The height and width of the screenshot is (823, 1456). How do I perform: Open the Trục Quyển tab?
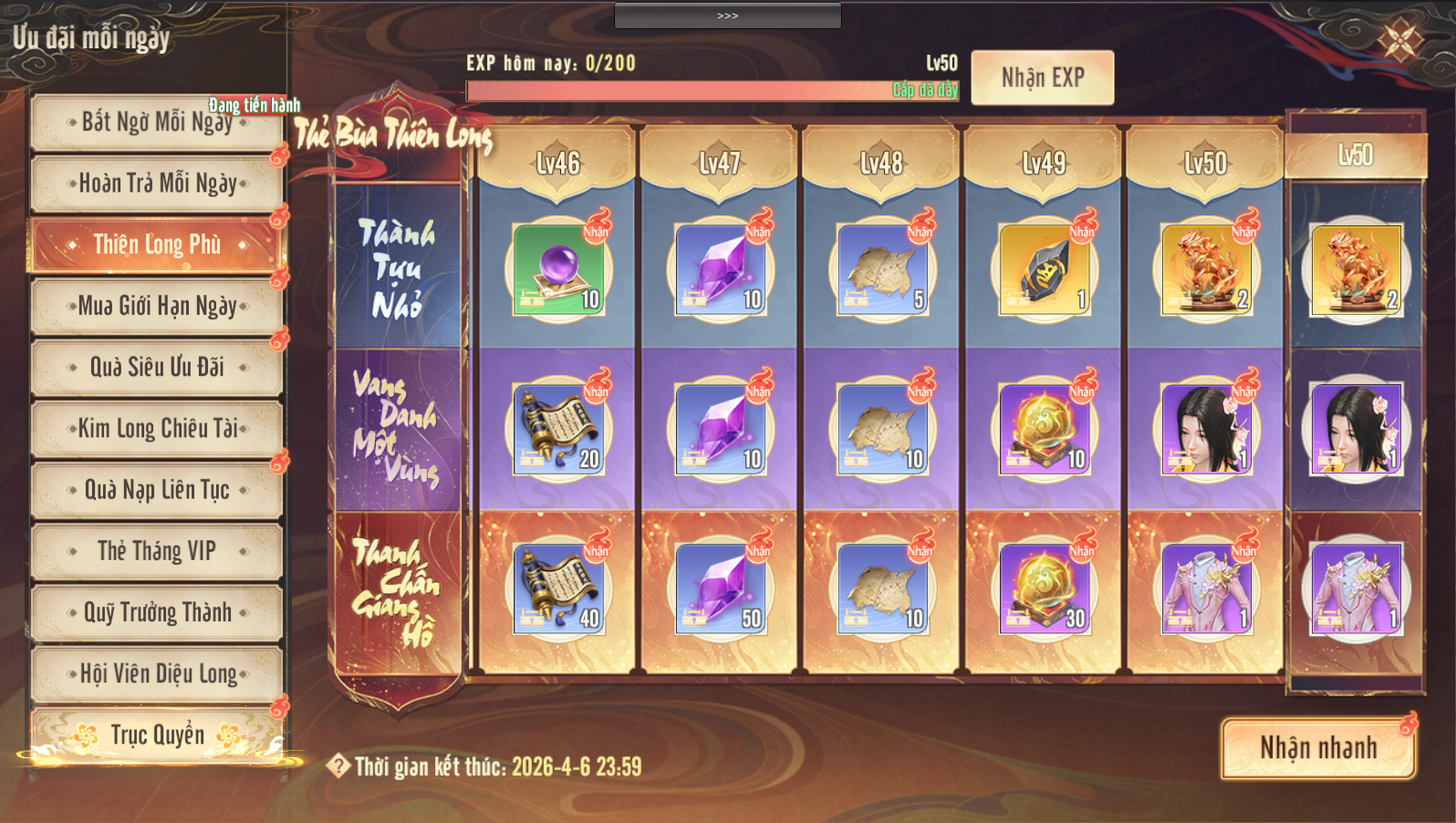coord(156,734)
